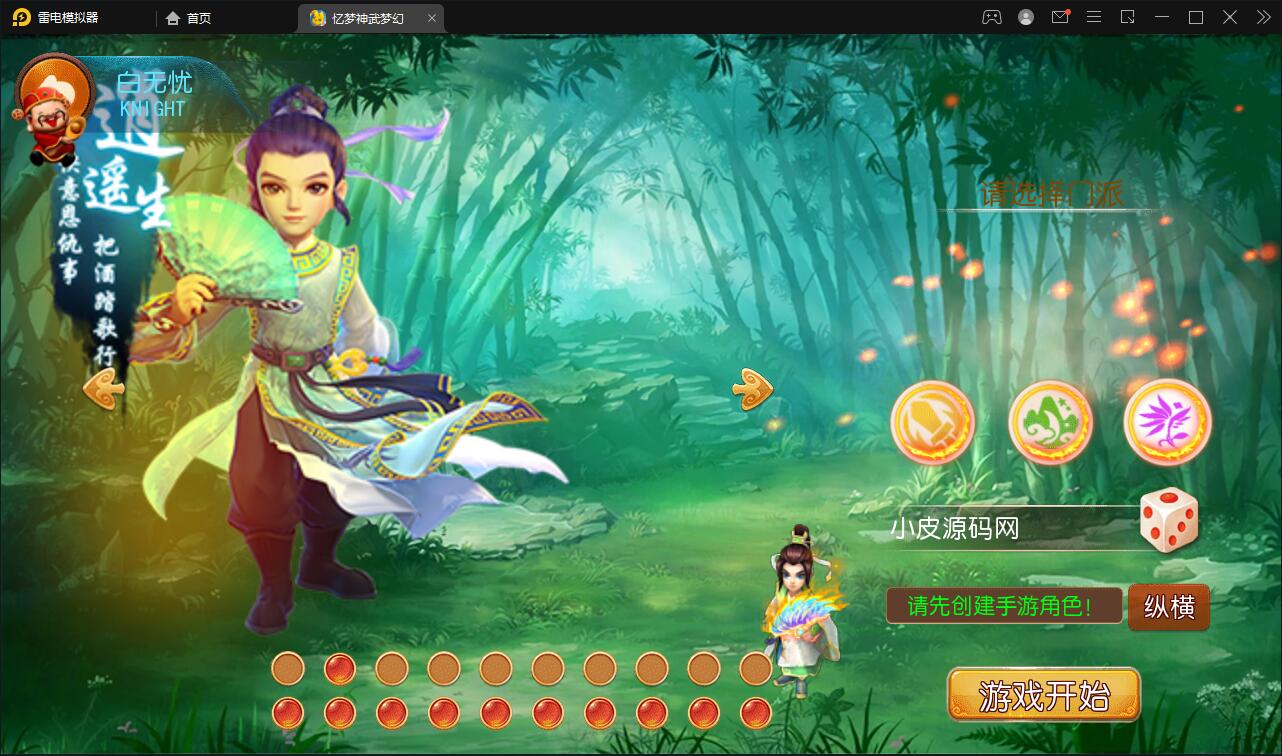Select the purple phoenix sect emblem
The image size is (1282, 756).
[1167, 422]
